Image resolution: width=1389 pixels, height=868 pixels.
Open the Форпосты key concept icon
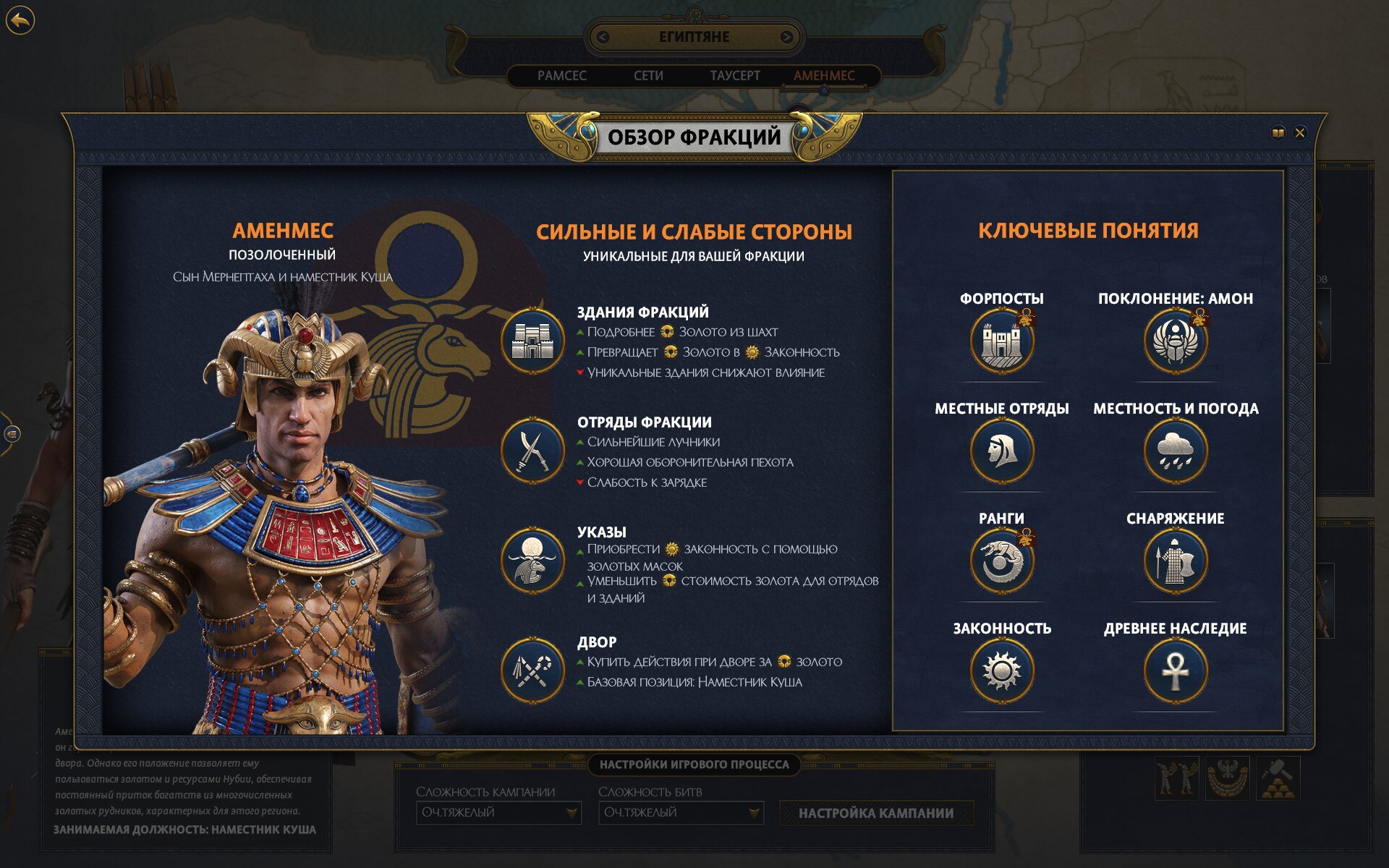pos(1002,341)
